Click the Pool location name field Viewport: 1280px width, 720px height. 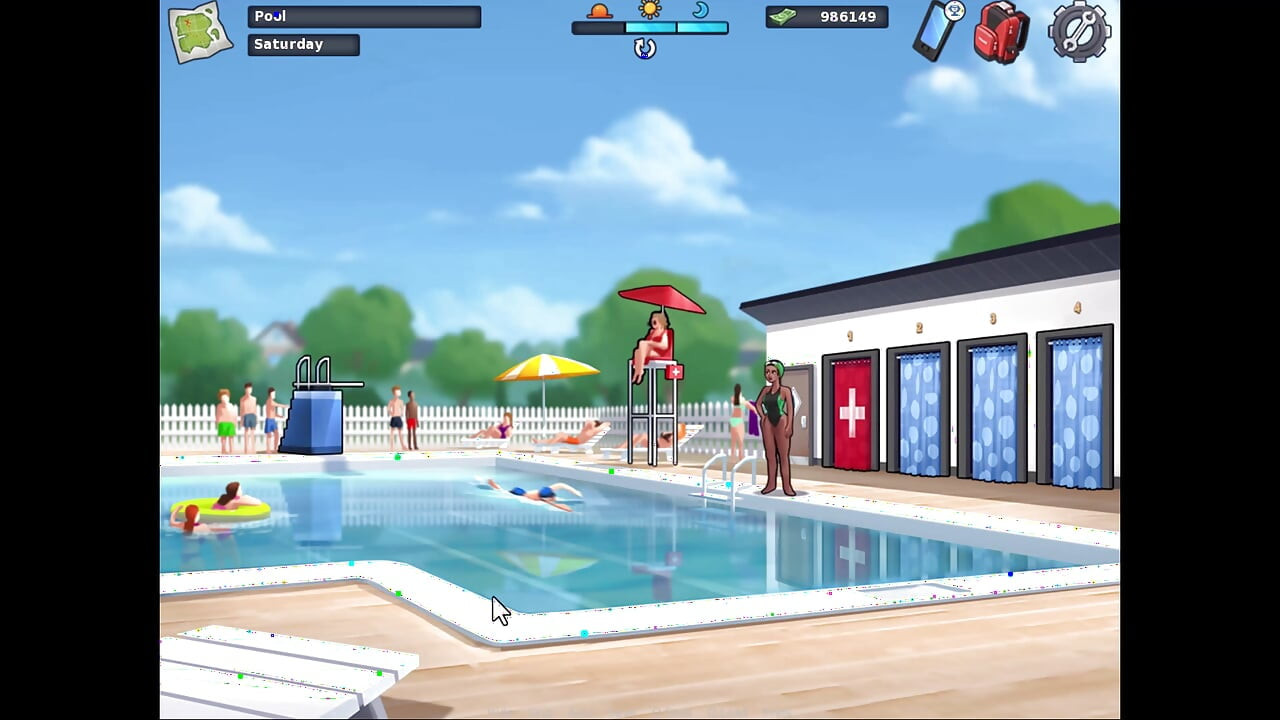[x=364, y=15]
